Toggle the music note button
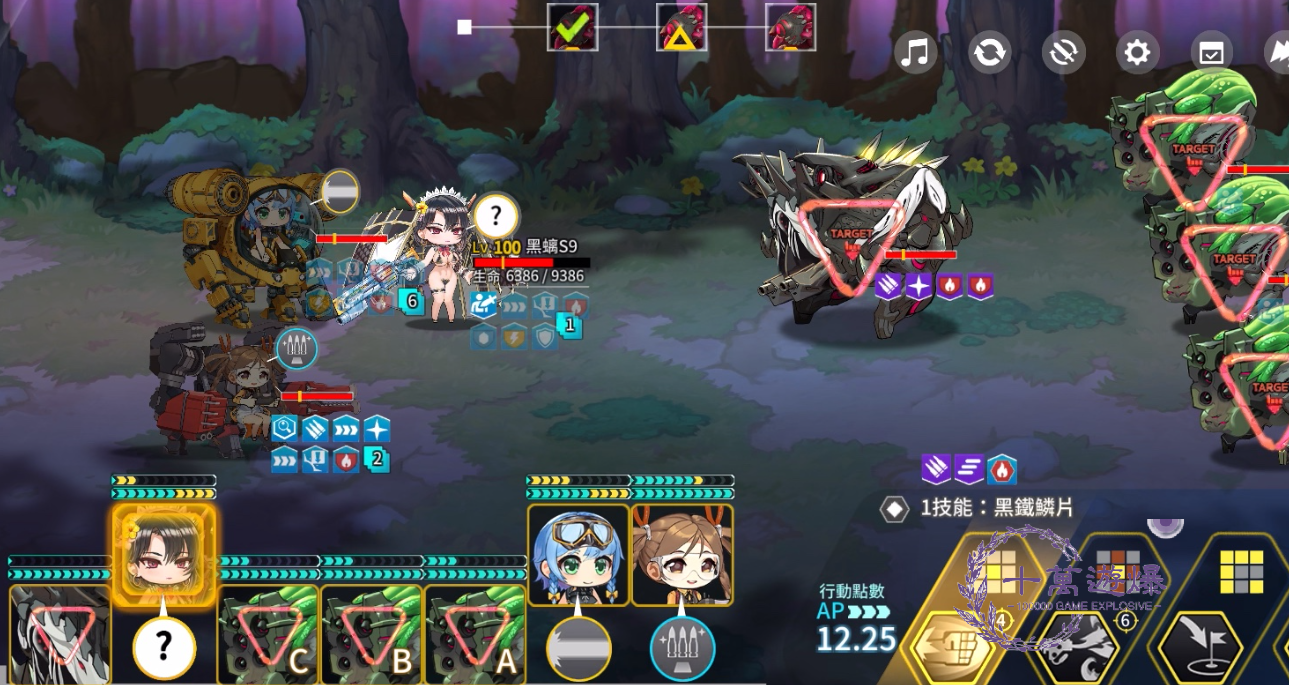This screenshot has height=685, width=1289. click(x=915, y=52)
